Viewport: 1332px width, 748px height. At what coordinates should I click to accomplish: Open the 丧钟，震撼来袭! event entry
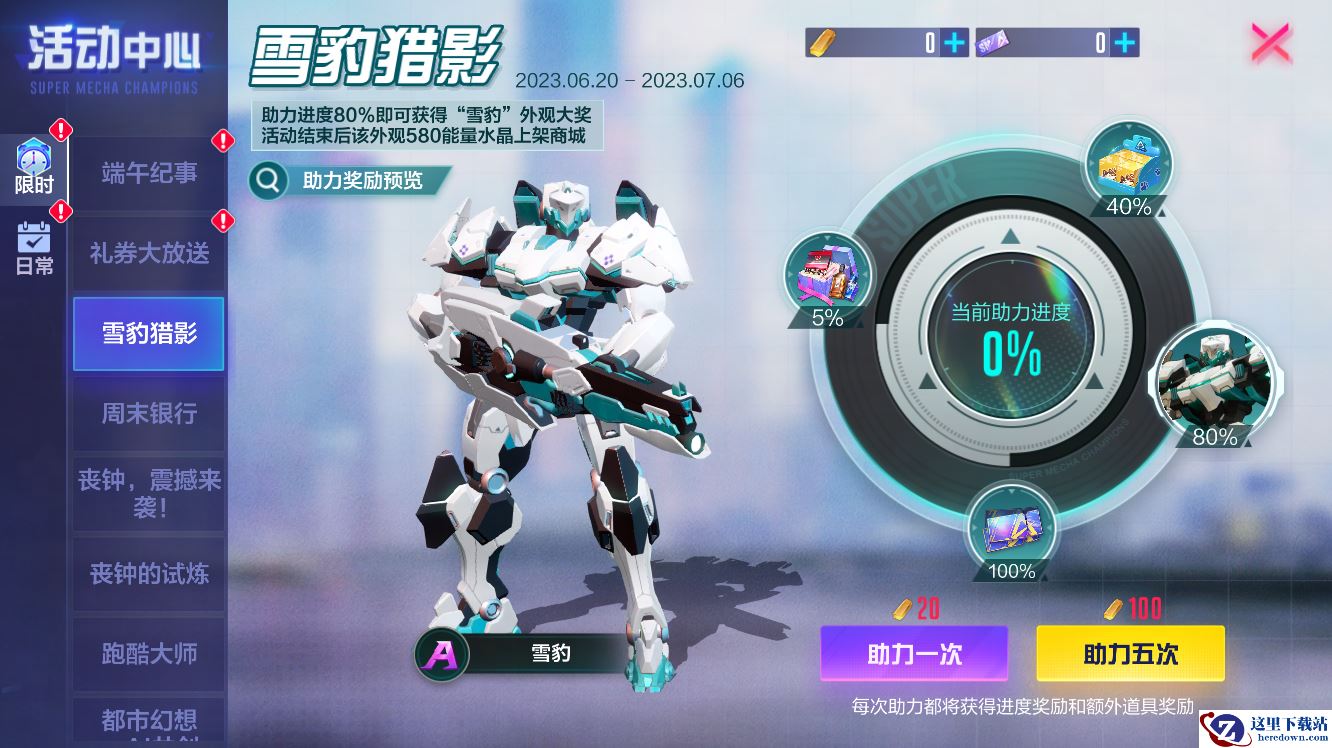[x=149, y=494]
